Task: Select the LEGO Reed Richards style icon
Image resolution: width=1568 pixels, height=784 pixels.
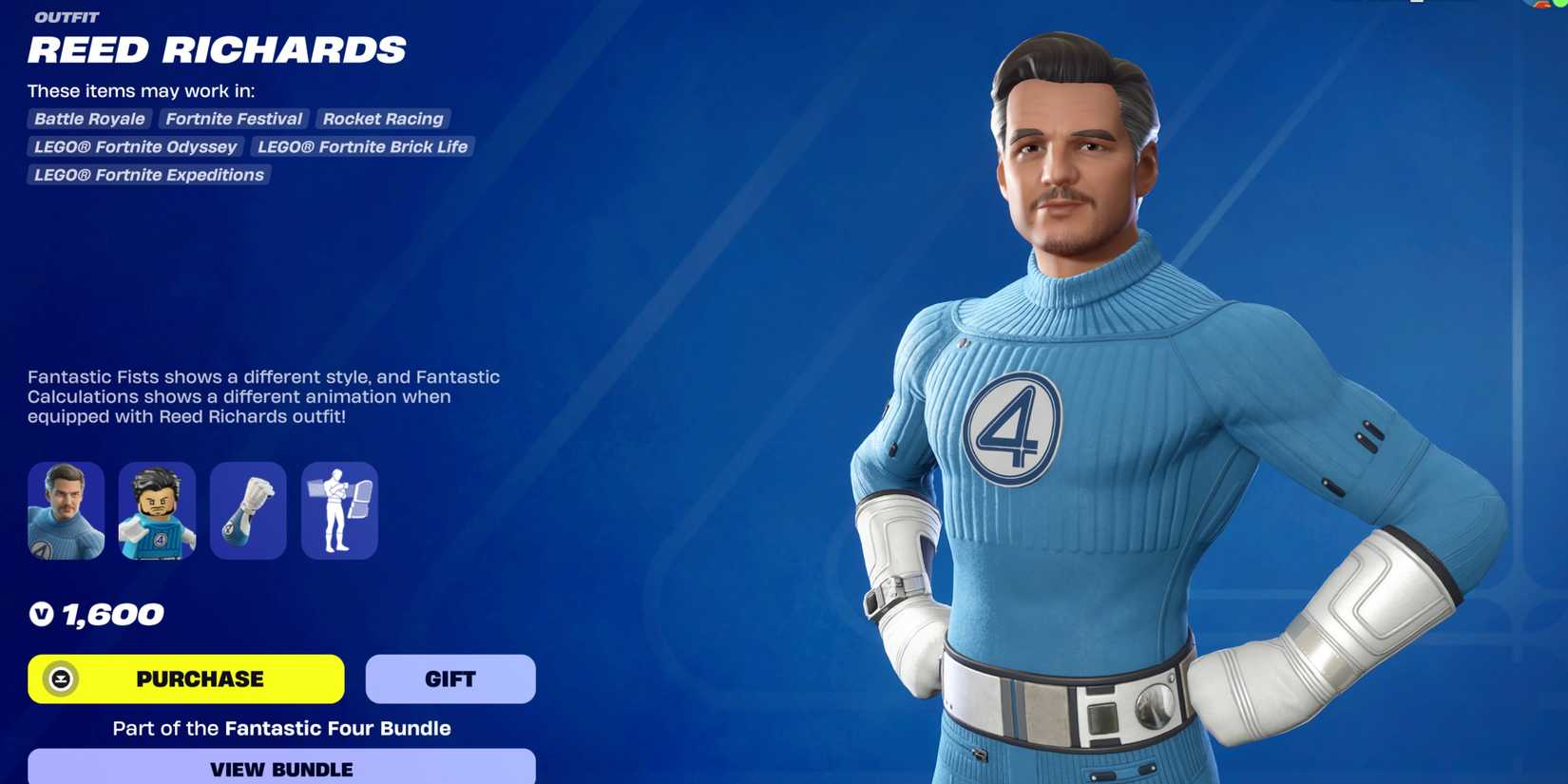Action: pyautogui.click(x=157, y=510)
